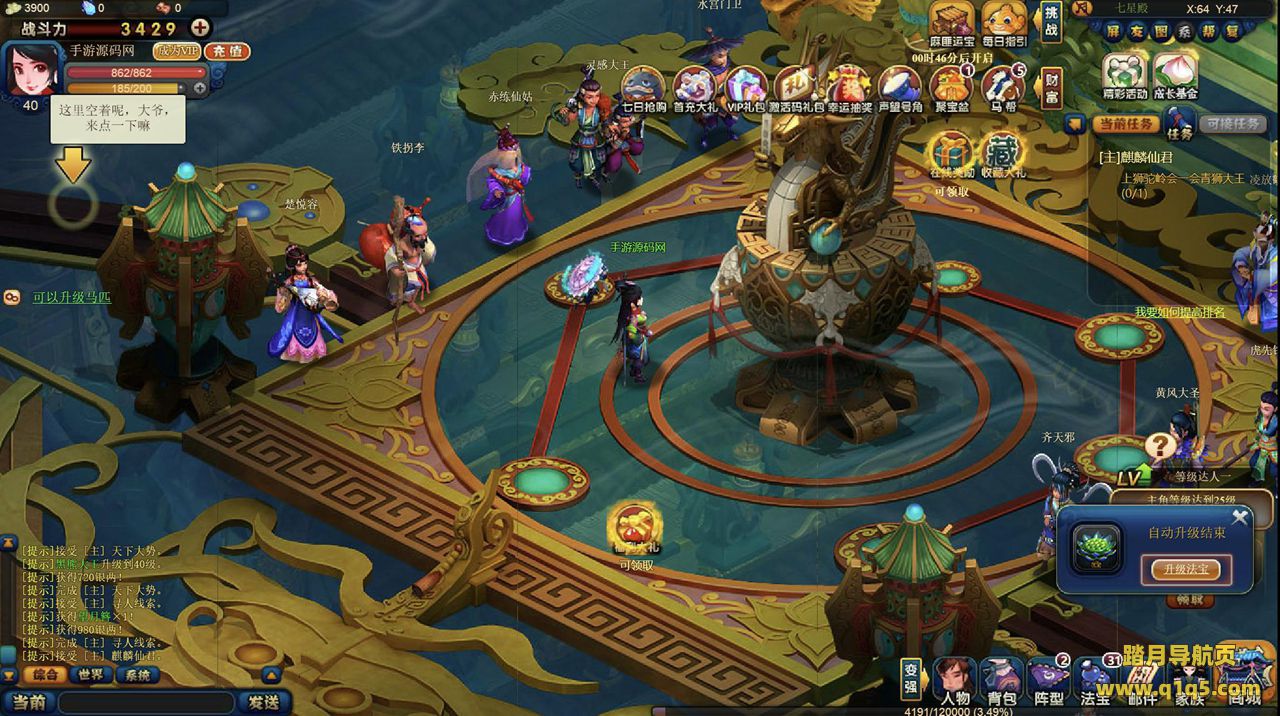Viewport: 1280px width, 716px height.
Task: Click the 发送 send chat button
Action: click(264, 702)
